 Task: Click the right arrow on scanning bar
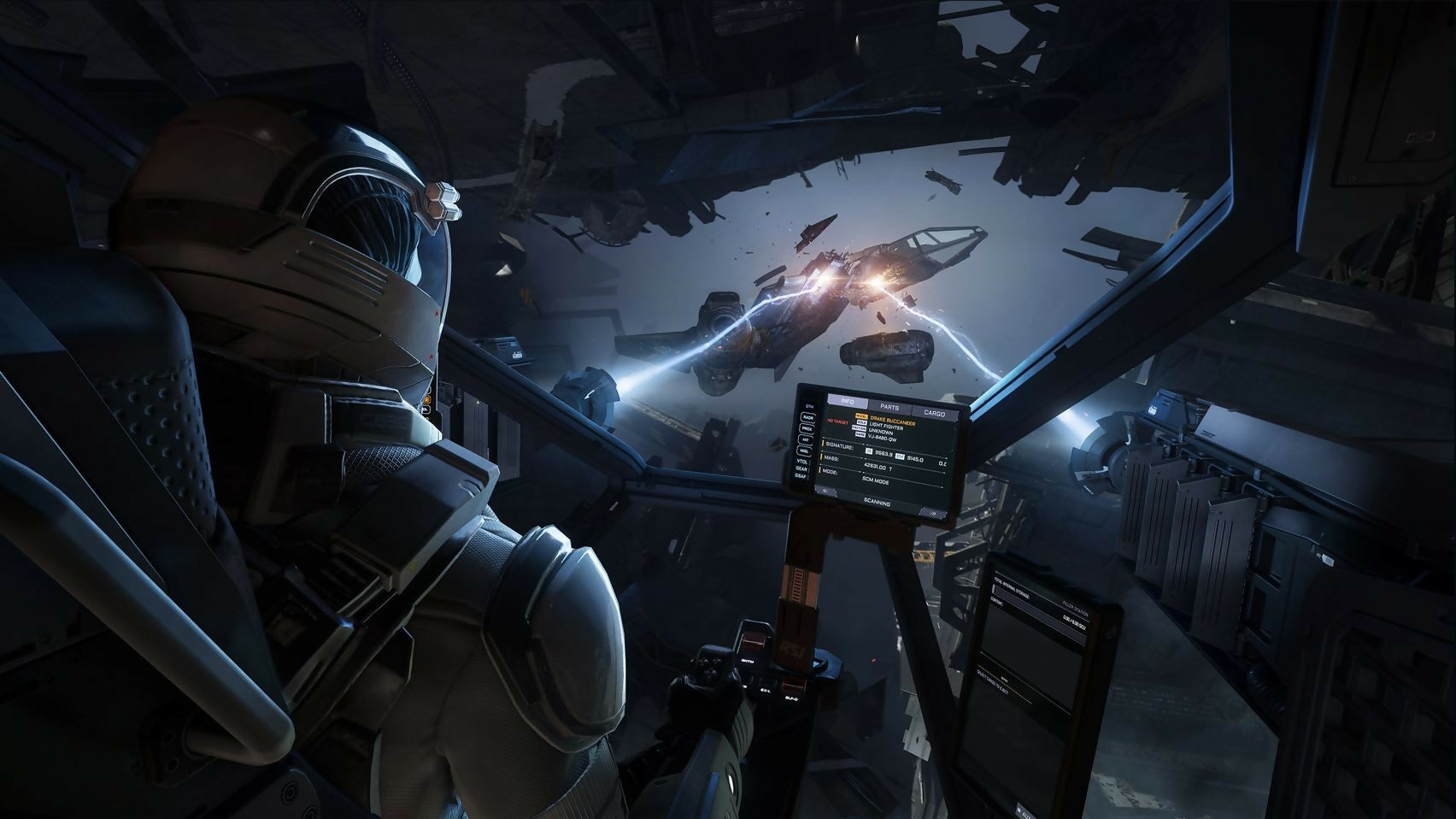click(934, 515)
